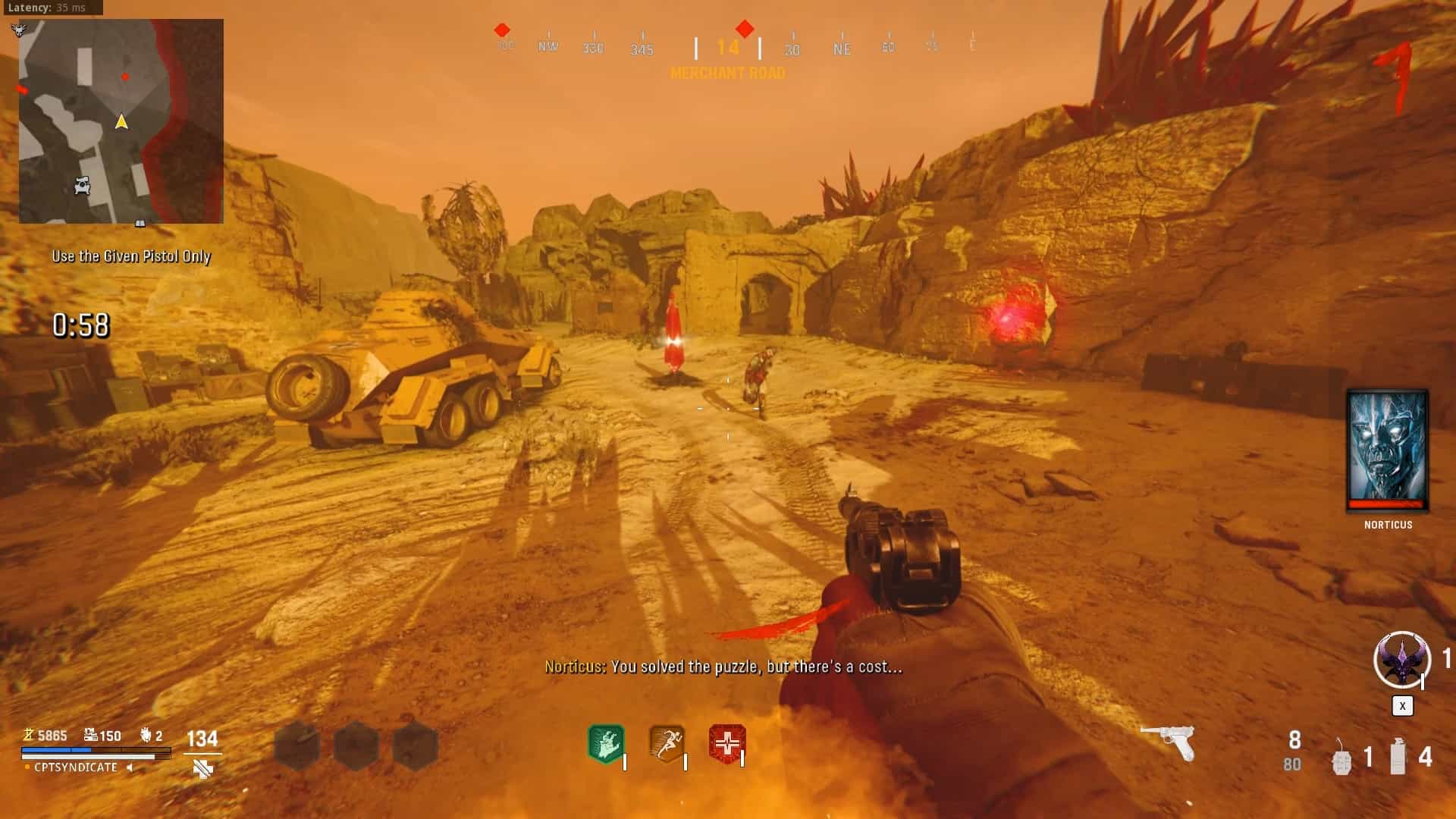Click the green hand perk icon
1456x819 pixels.
click(x=606, y=744)
